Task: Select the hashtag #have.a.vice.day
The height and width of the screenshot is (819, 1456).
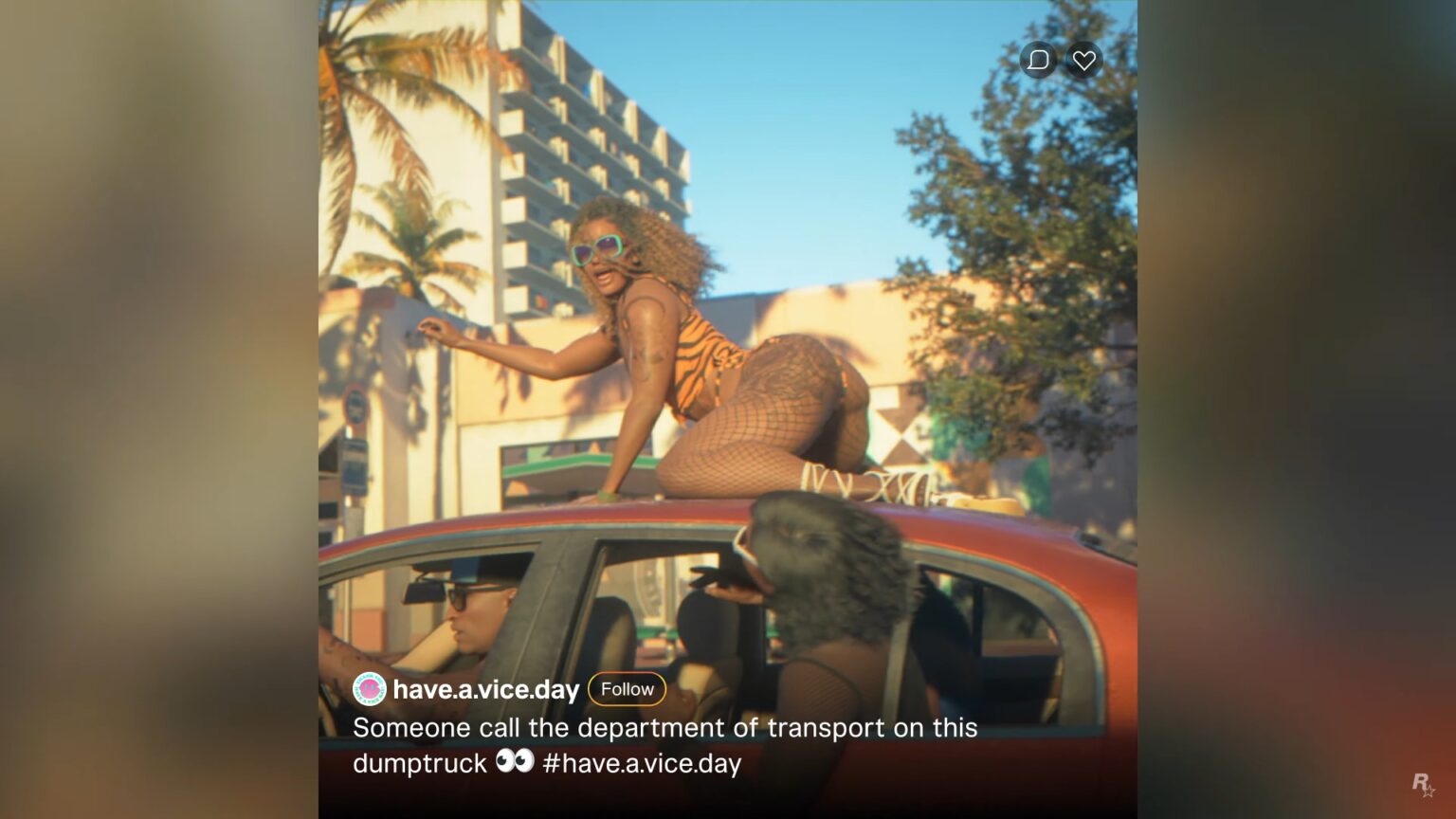Action: (x=643, y=763)
